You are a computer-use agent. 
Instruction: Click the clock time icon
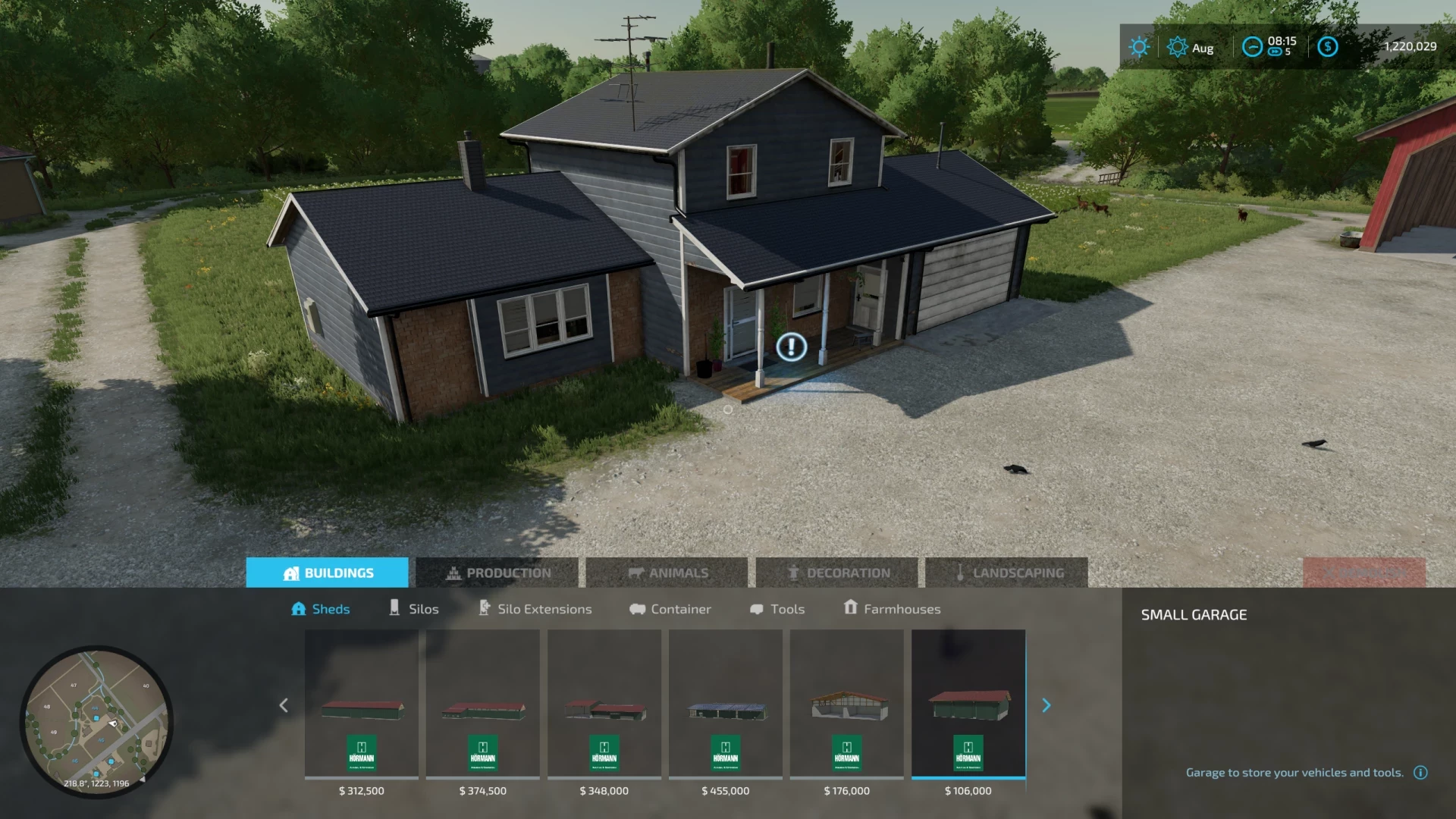click(1252, 47)
